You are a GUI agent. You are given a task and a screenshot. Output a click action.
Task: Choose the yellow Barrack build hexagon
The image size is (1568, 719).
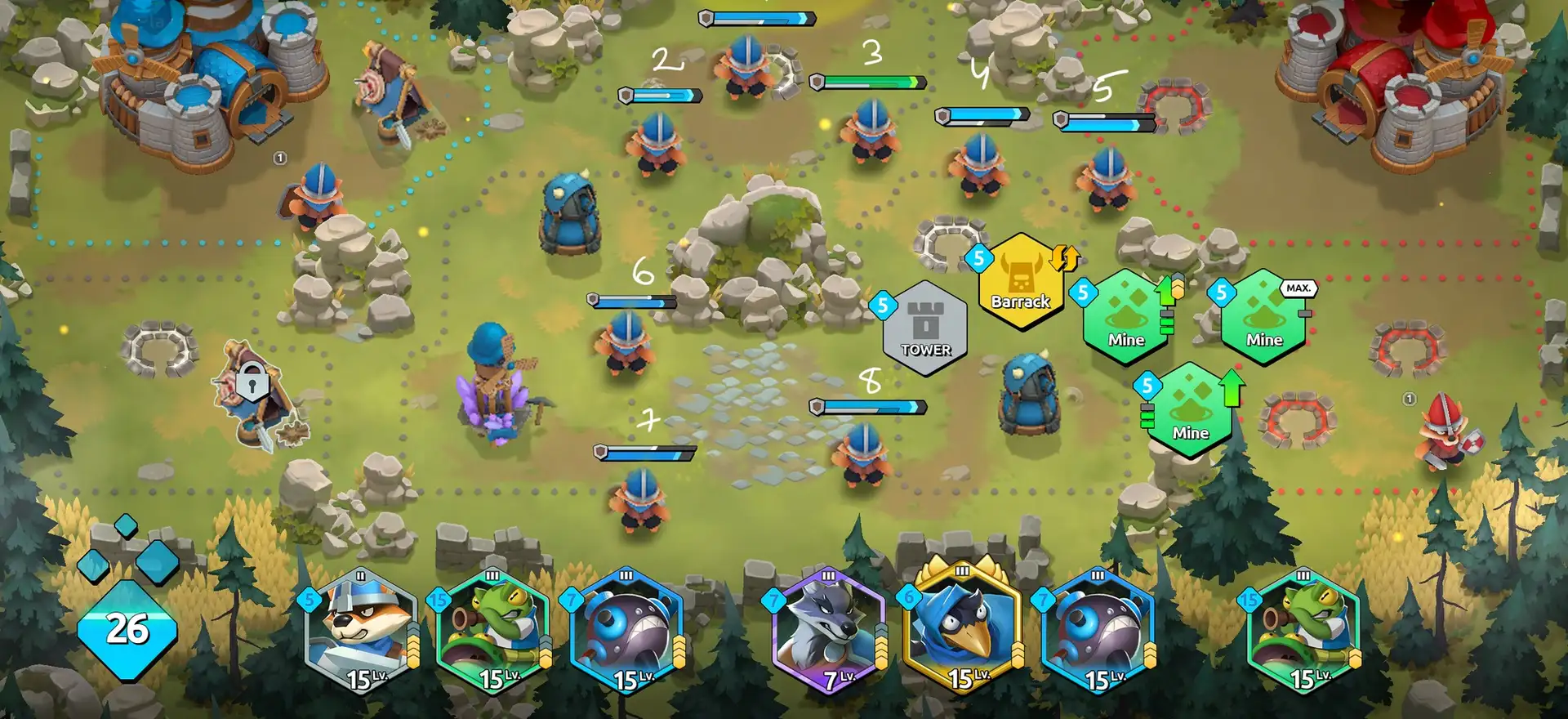(1021, 280)
